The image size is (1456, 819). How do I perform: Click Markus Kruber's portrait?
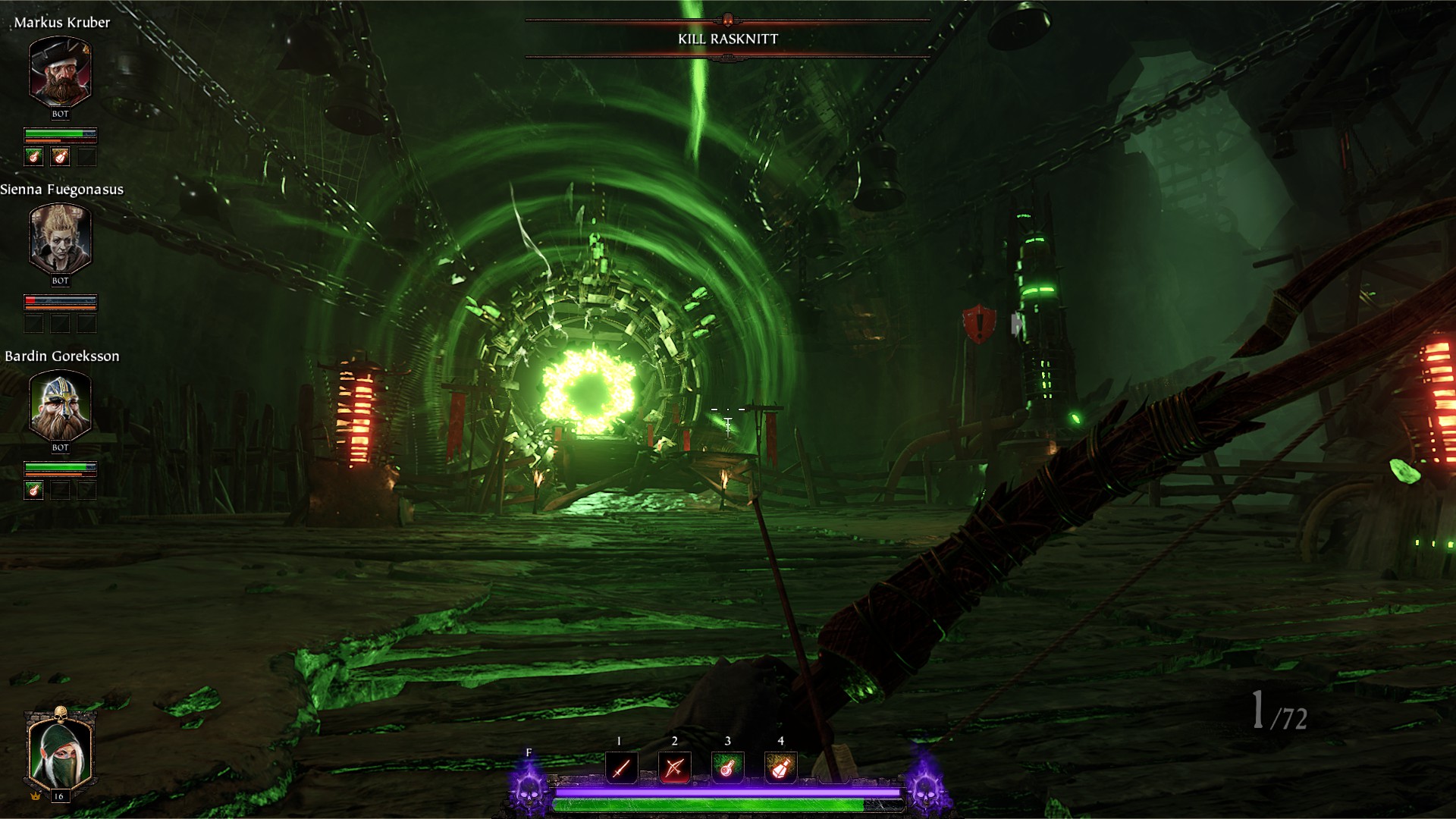pos(60,71)
